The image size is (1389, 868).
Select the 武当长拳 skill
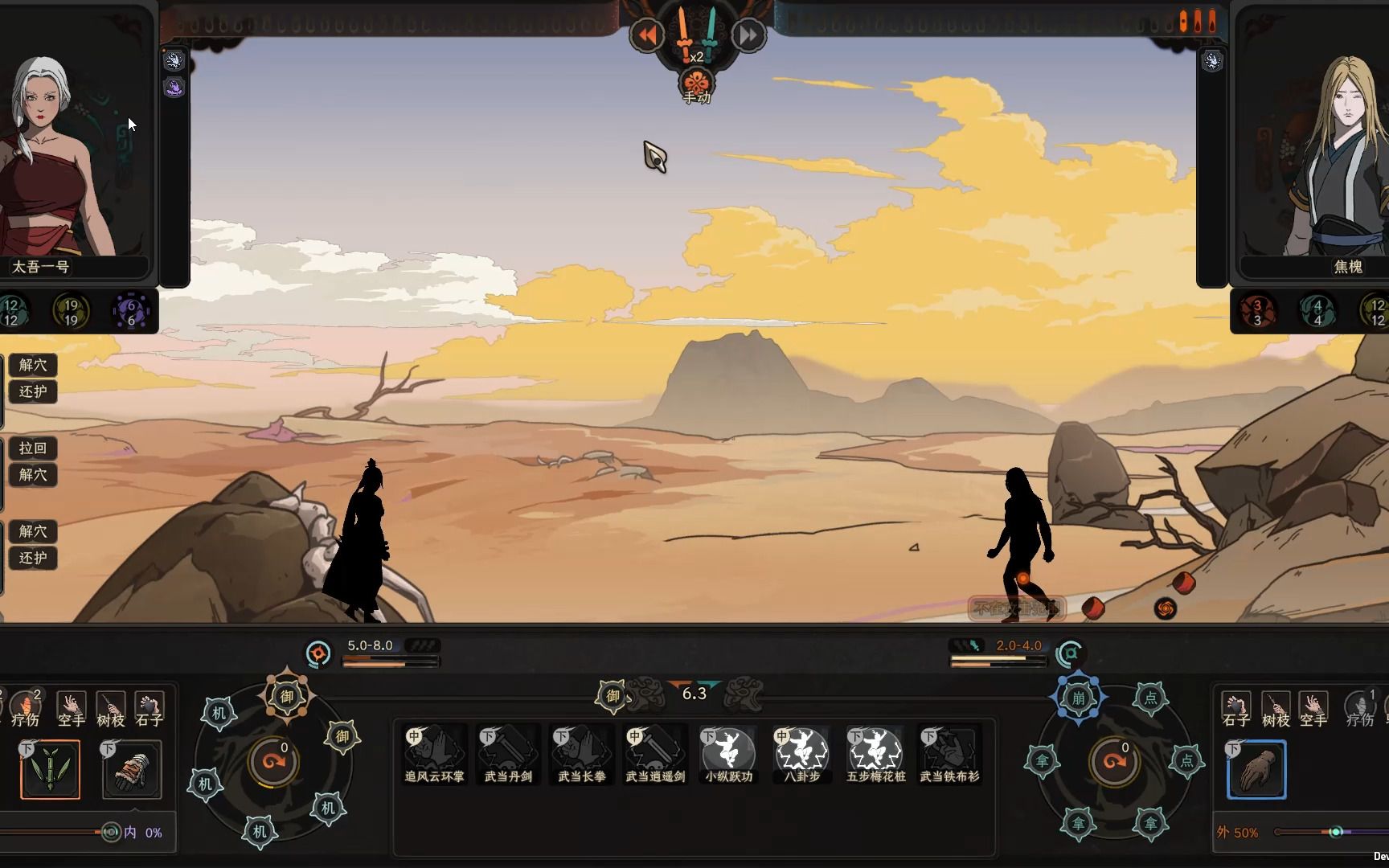click(581, 753)
